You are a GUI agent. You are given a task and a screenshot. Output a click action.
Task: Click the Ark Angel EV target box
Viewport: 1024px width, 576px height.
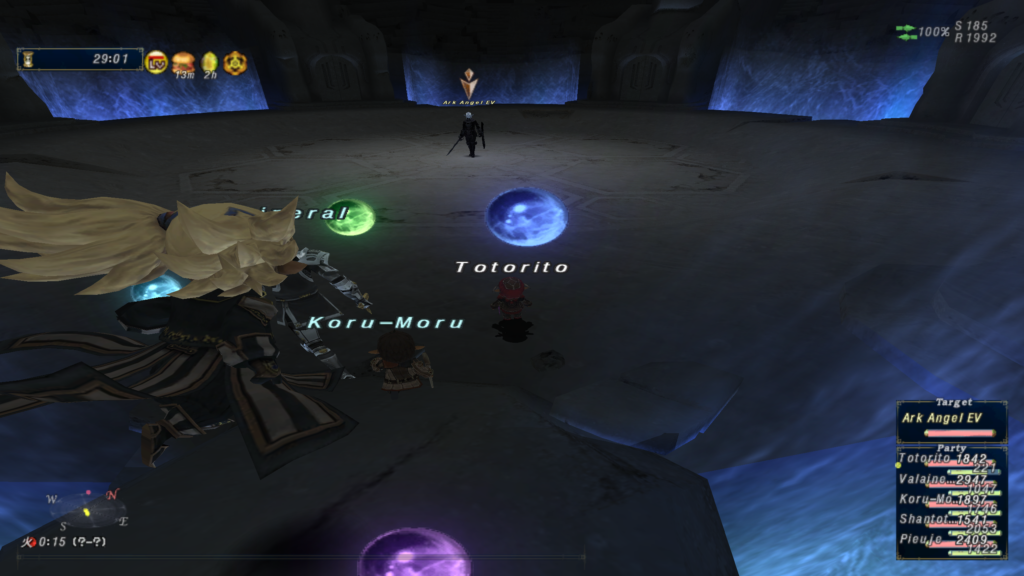pyautogui.click(x=951, y=420)
